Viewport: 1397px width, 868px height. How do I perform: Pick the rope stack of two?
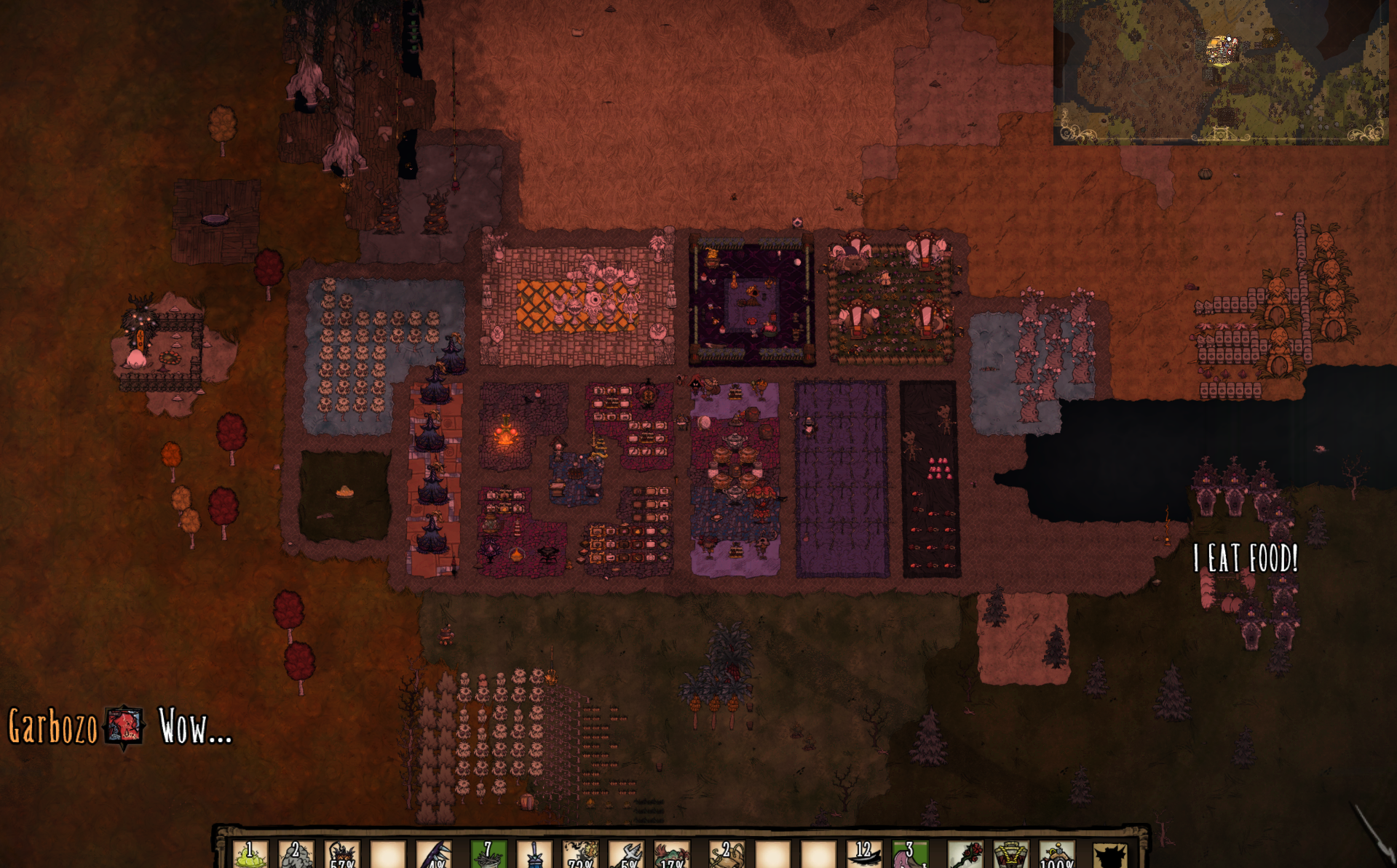click(726, 854)
